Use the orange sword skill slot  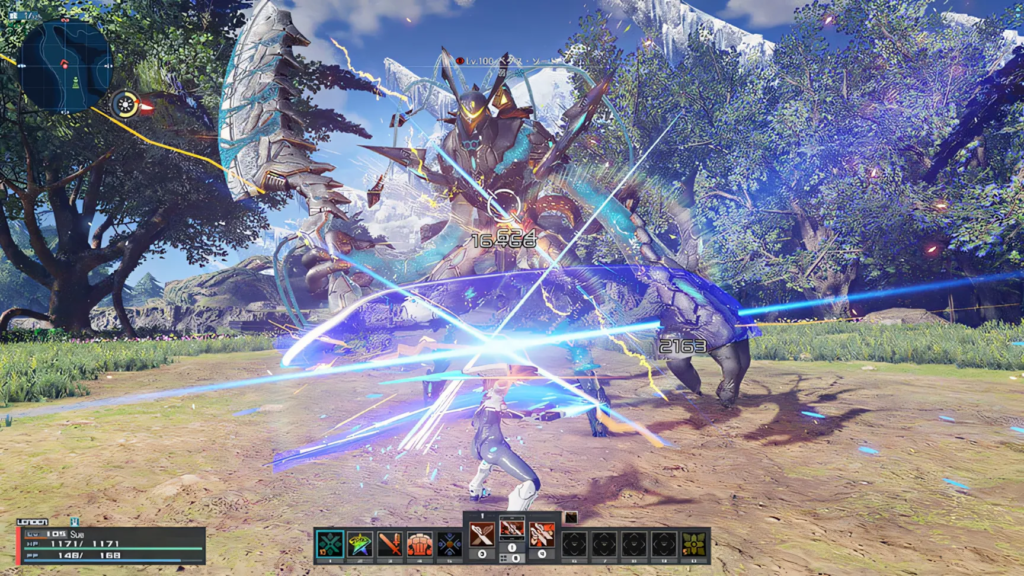[x=390, y=544]
